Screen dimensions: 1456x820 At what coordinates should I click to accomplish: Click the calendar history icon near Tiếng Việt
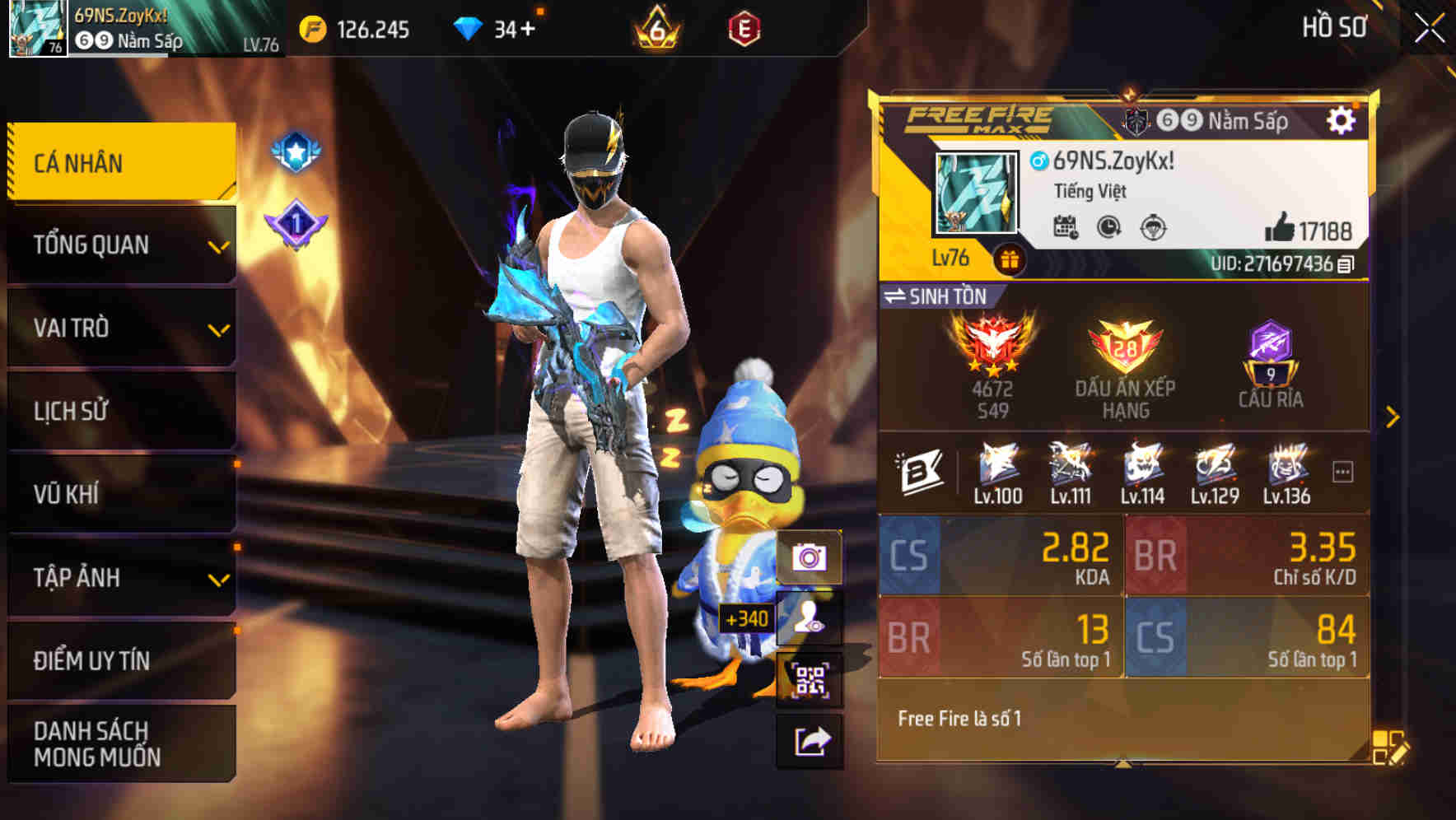click(x=1068, y=228)
